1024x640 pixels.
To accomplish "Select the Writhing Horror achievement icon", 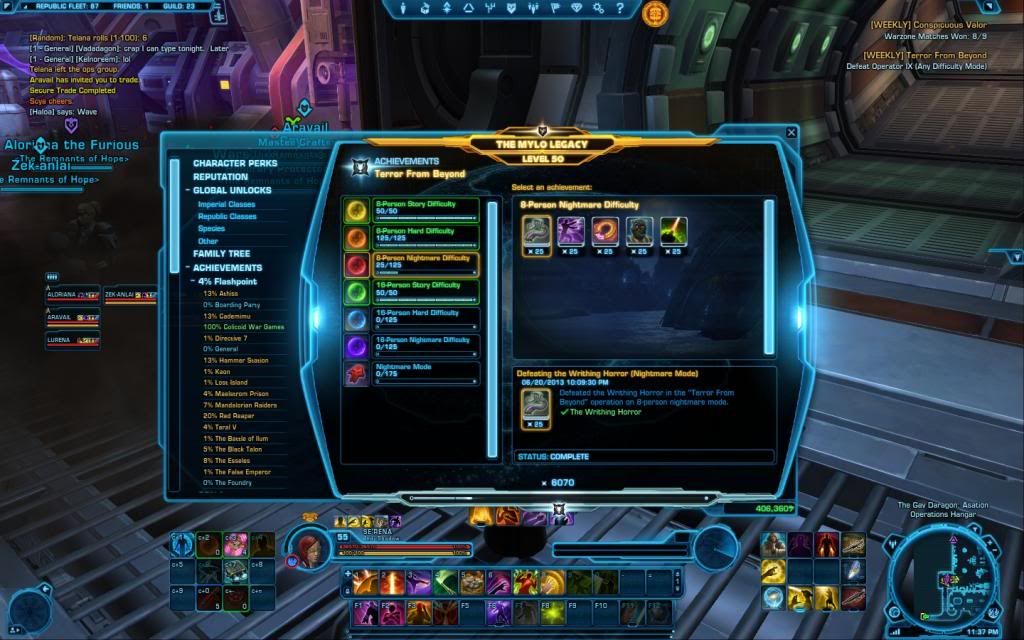I will click(534, 232).
